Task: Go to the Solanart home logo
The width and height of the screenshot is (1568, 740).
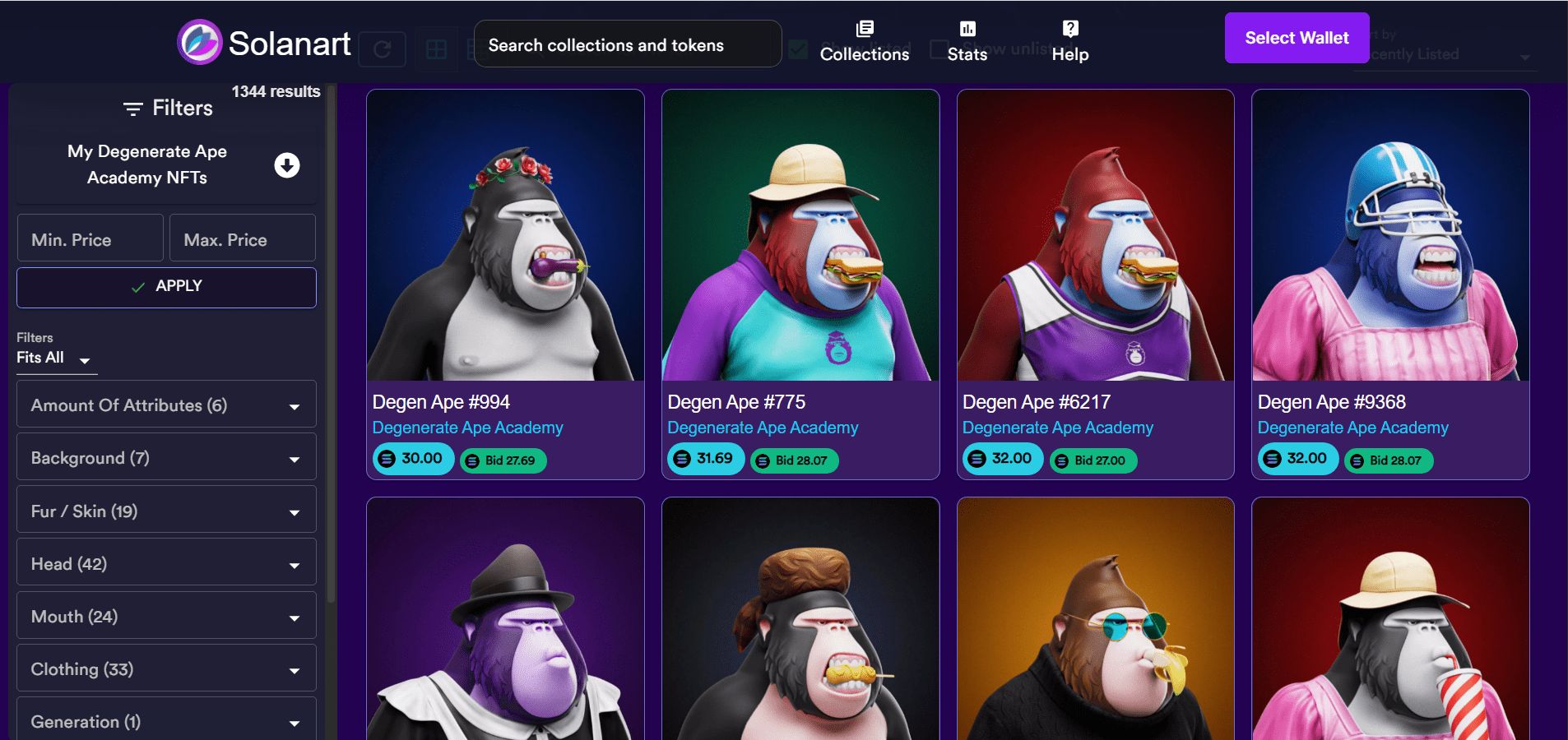Action: [264, 43]
